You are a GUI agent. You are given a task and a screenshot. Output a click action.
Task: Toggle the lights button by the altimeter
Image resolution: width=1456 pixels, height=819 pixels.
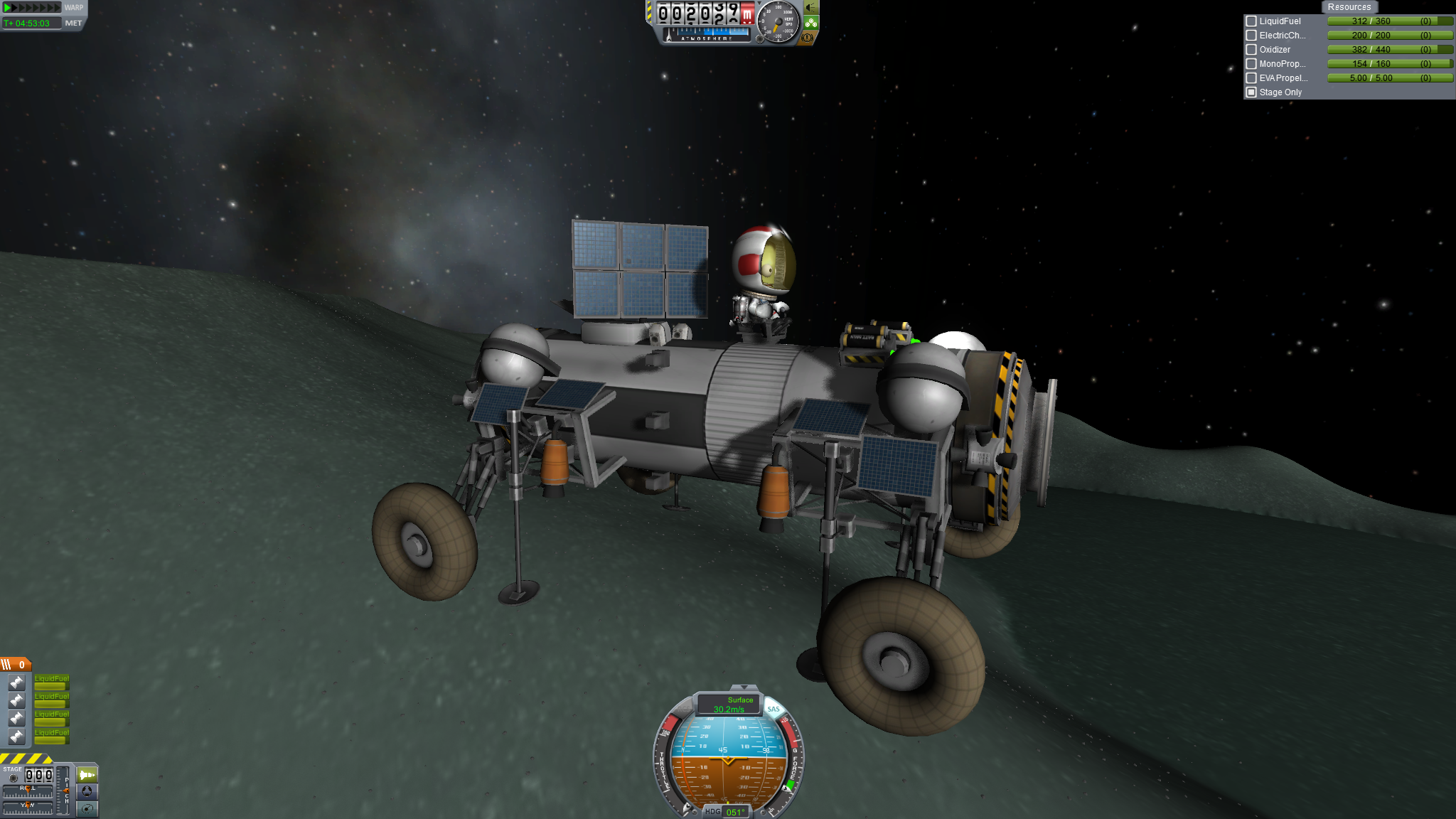(x=811, y=9)
